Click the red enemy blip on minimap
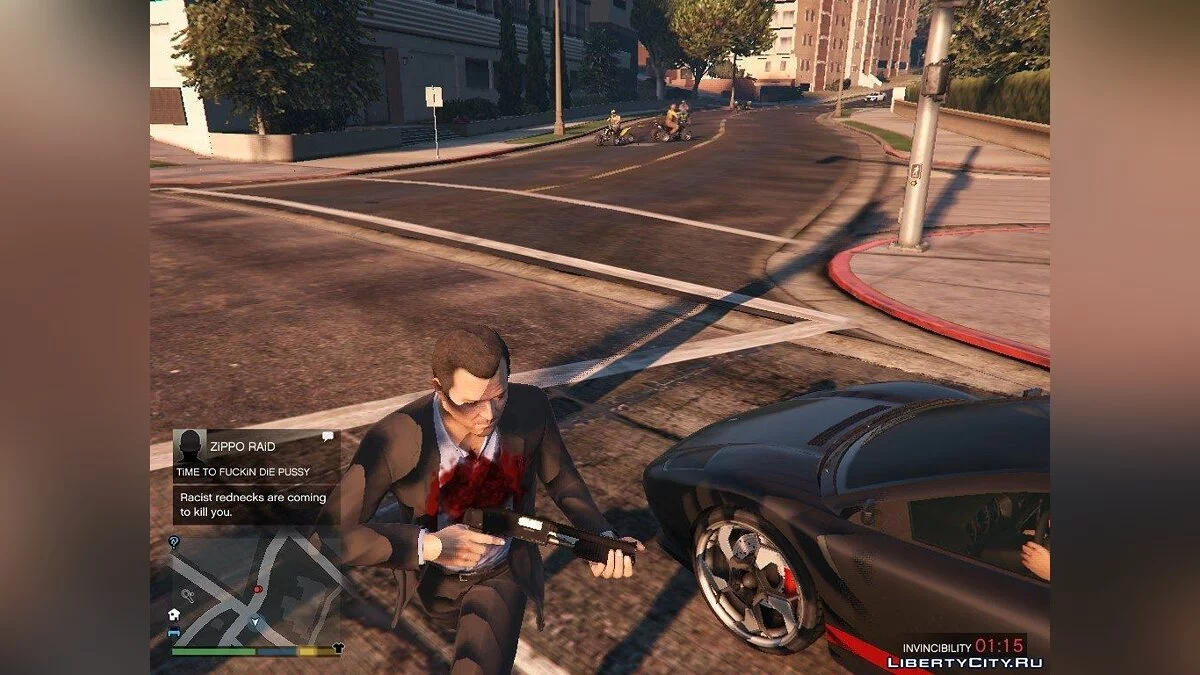The height and width of the screenshot is (675, 1200). (257, 589)
